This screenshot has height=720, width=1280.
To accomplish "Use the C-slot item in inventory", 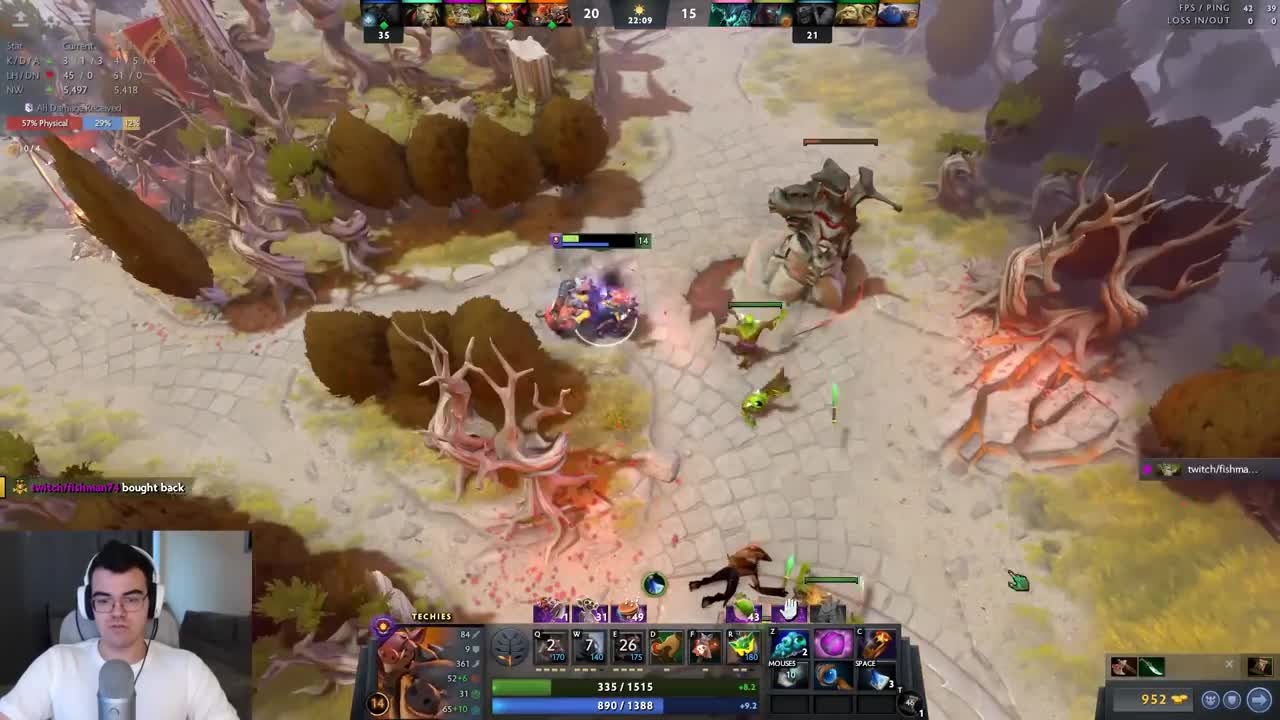I will 877,645.
